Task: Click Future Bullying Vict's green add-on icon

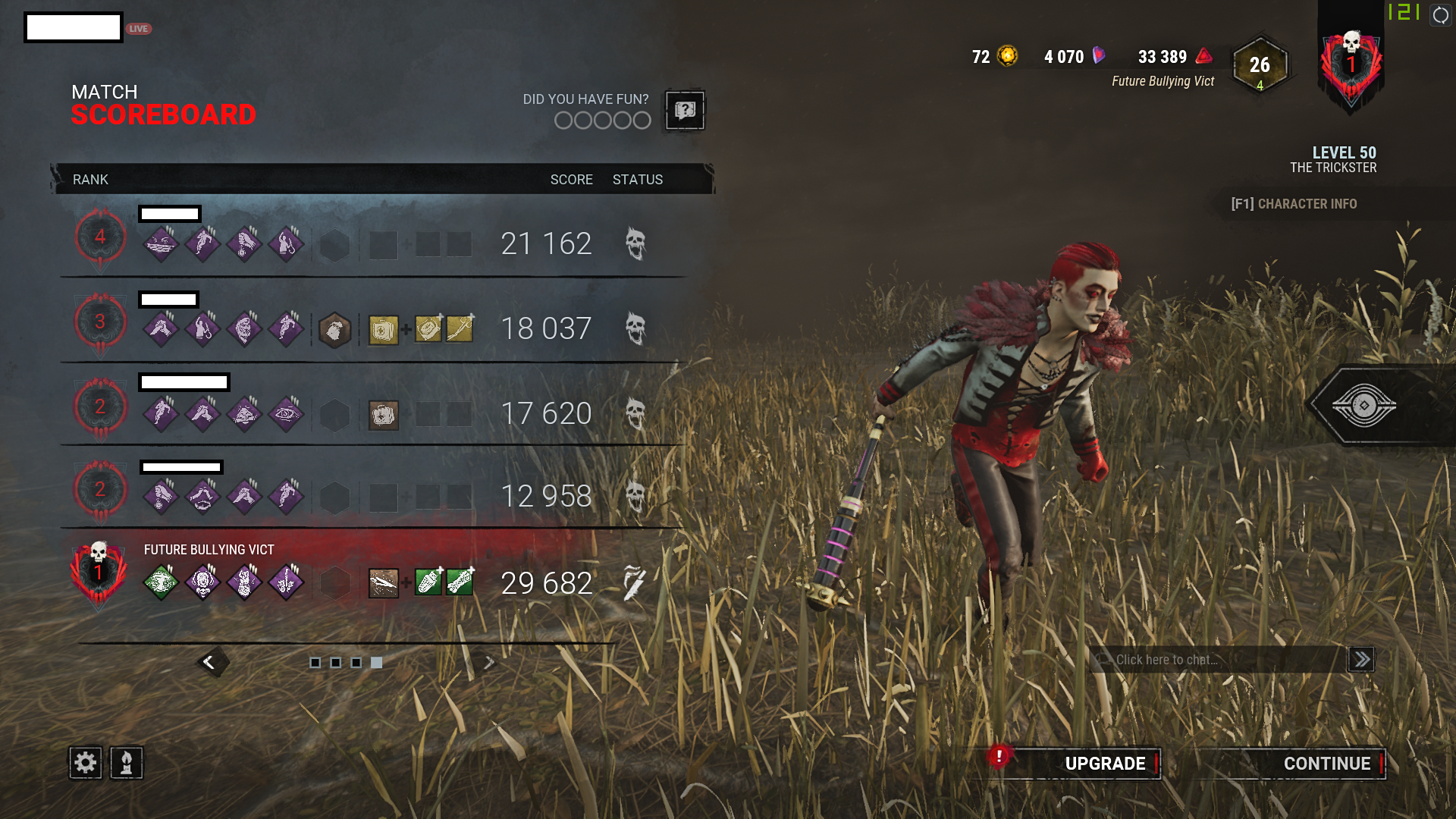Action: tap(429, 583)
